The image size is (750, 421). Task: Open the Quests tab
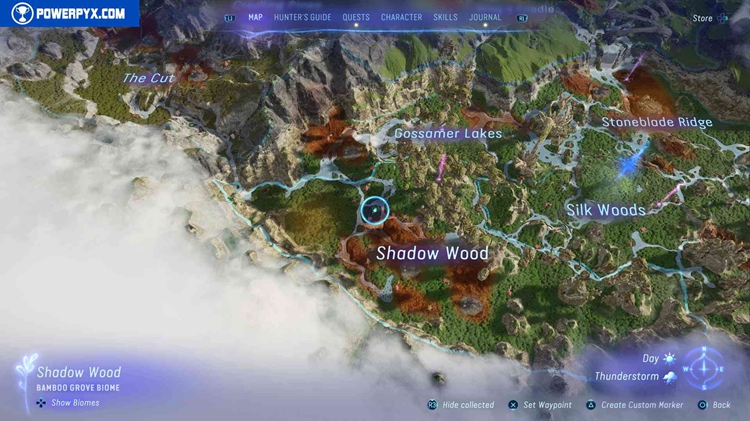[x=356, y=17]
